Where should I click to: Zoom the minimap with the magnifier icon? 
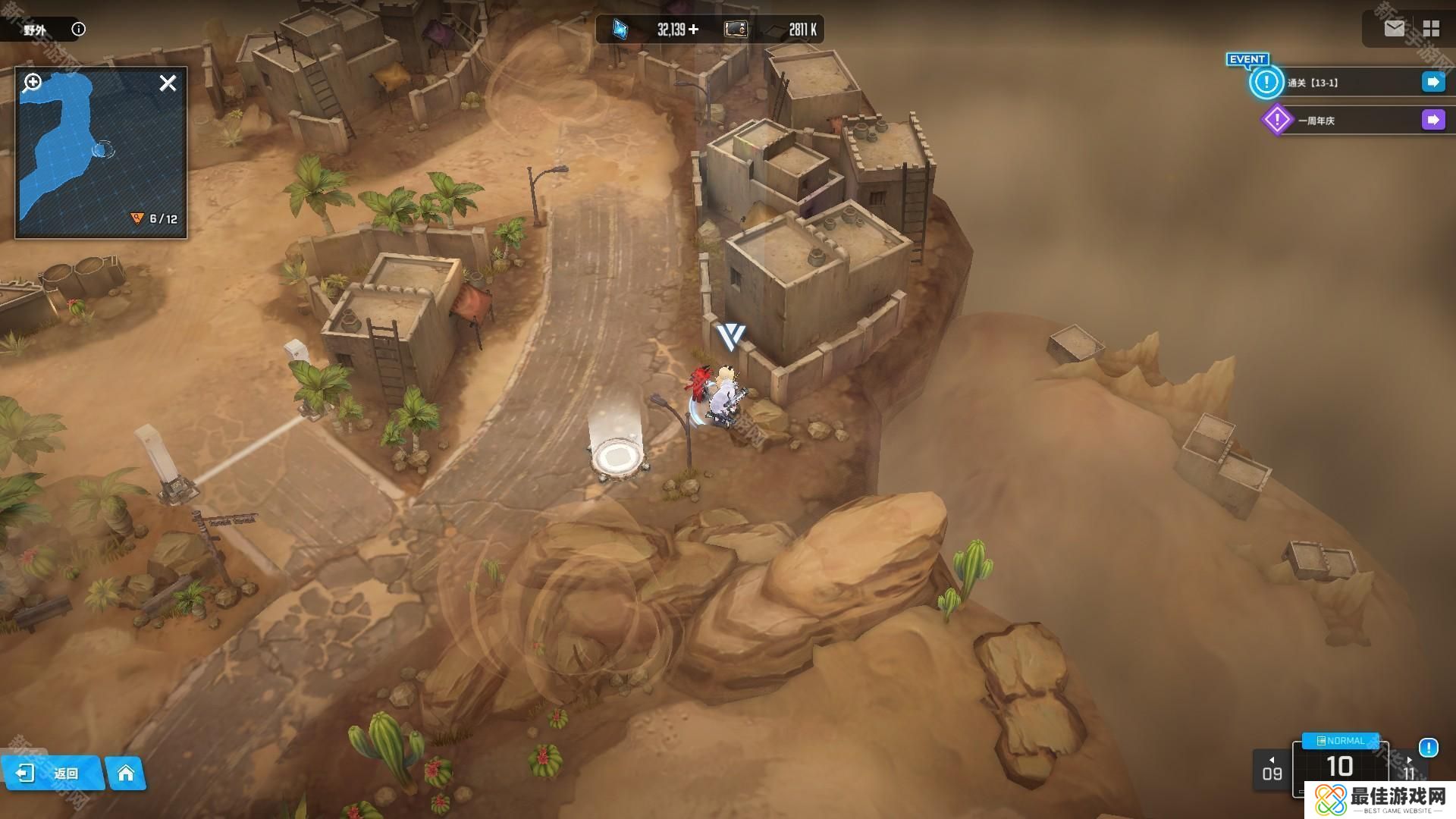coord(33,82)
